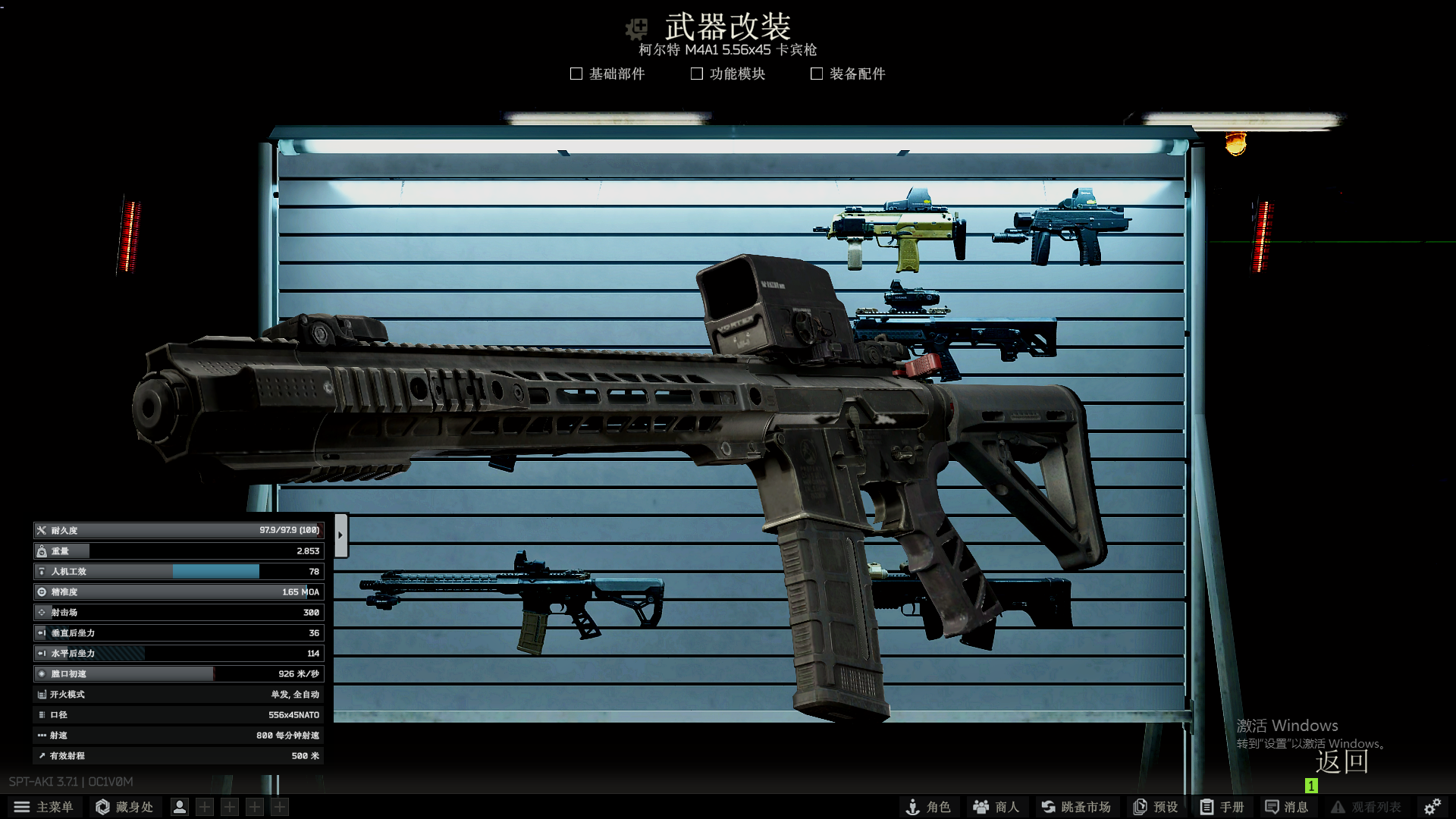Select the 武器改装 title header
The height and width of the screenshot is (819, 1456).
tap(729, 27)
